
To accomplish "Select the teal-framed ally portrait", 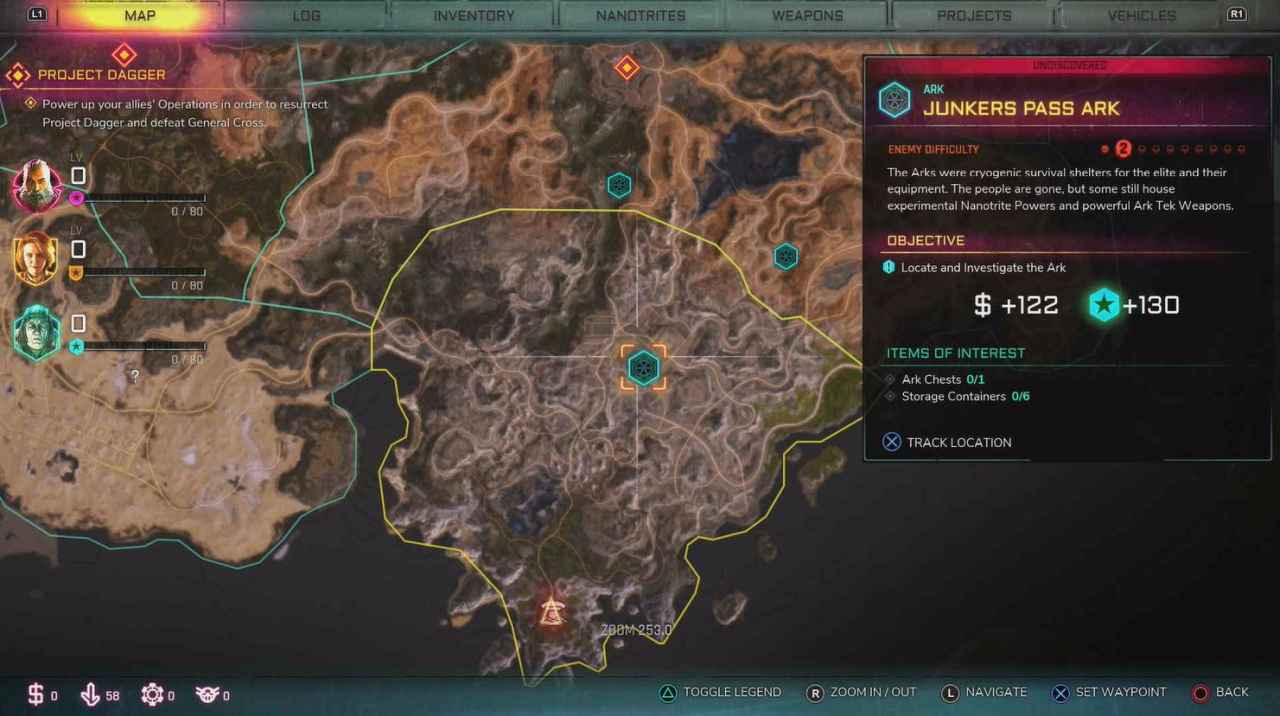I will tap(37, 333).
